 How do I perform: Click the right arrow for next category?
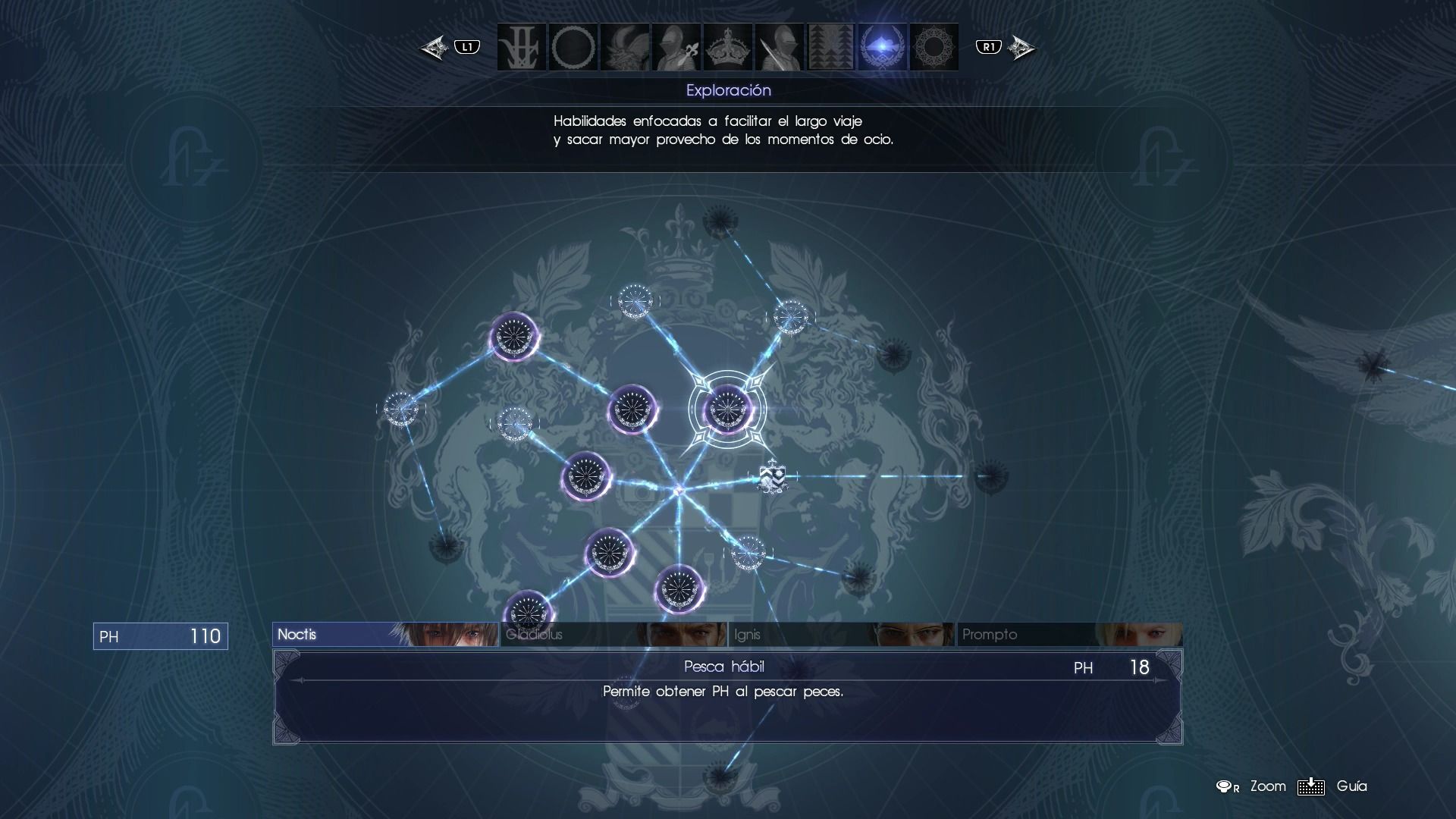(x=1021, y=48)
